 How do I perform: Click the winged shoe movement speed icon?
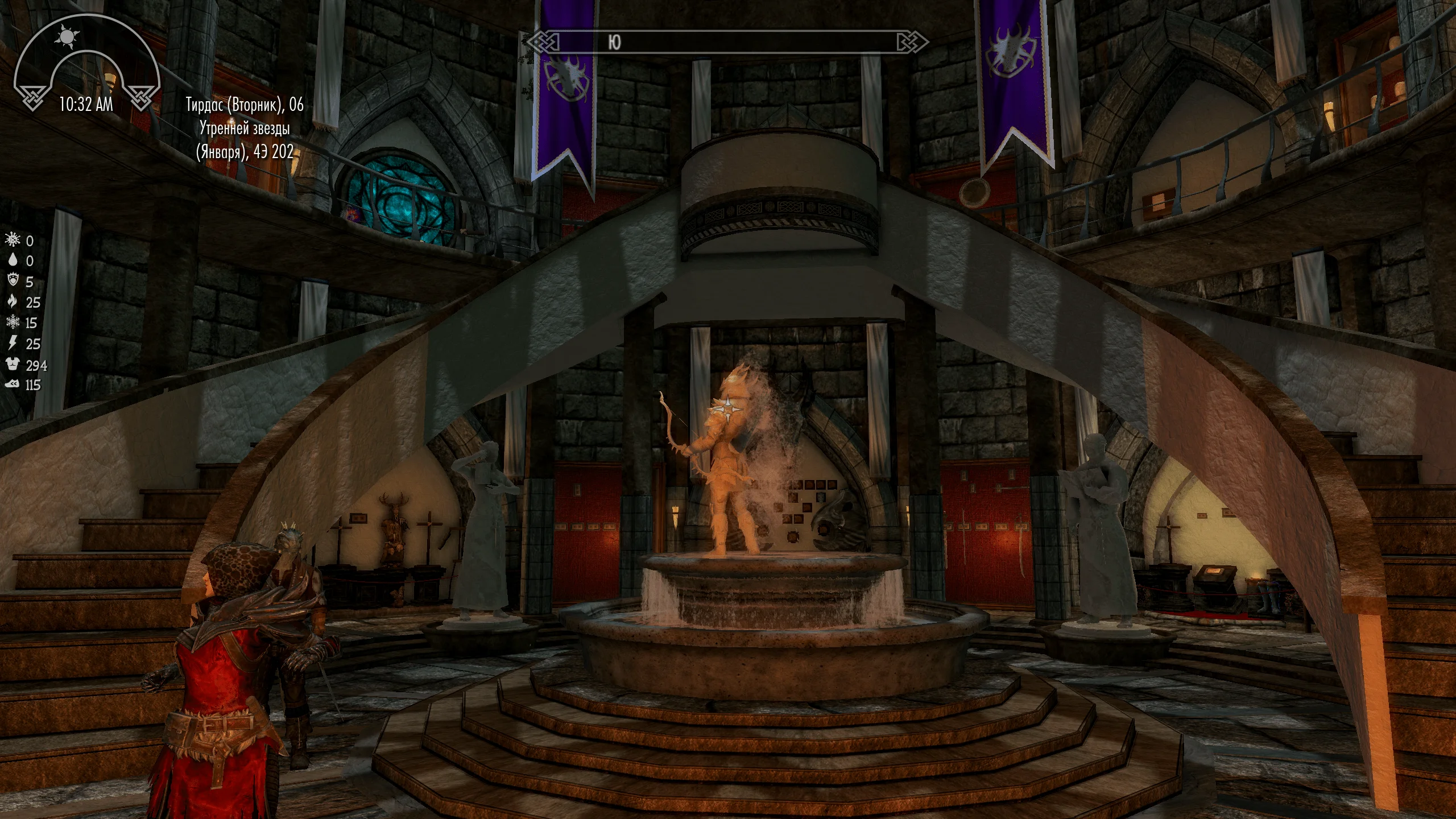tap(13, 385)
